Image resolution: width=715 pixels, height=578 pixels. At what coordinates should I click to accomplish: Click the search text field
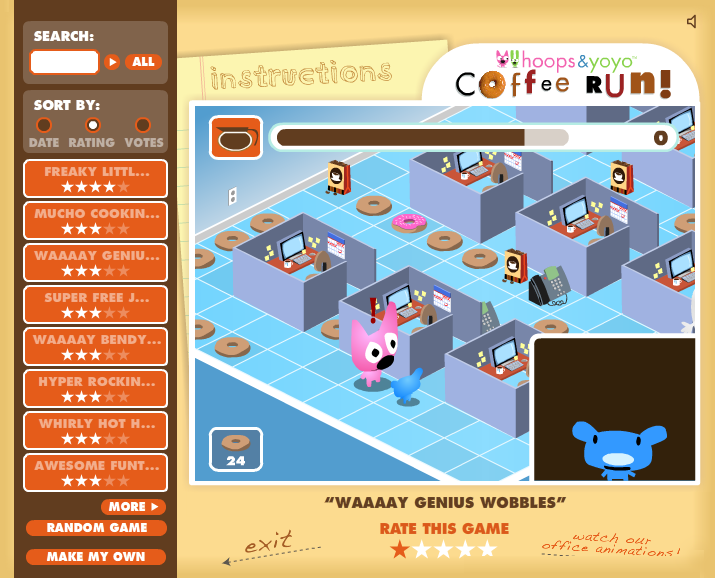[x=64, y=62]
